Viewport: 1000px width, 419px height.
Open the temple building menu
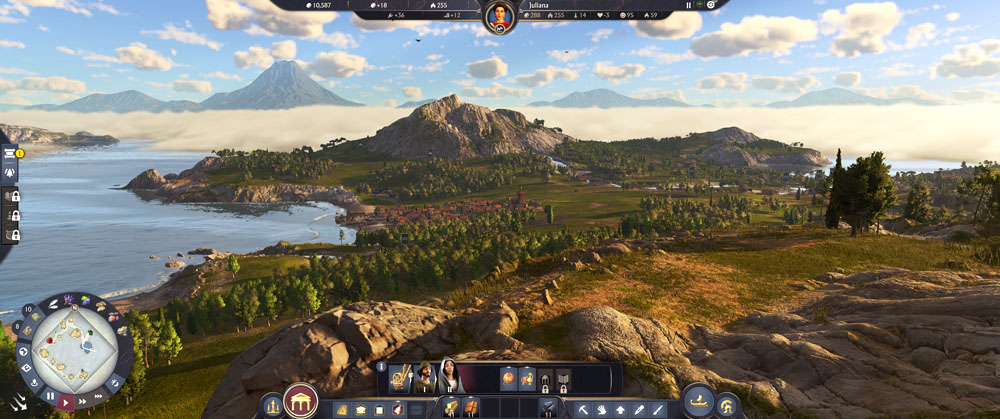(x=300, y=402)
